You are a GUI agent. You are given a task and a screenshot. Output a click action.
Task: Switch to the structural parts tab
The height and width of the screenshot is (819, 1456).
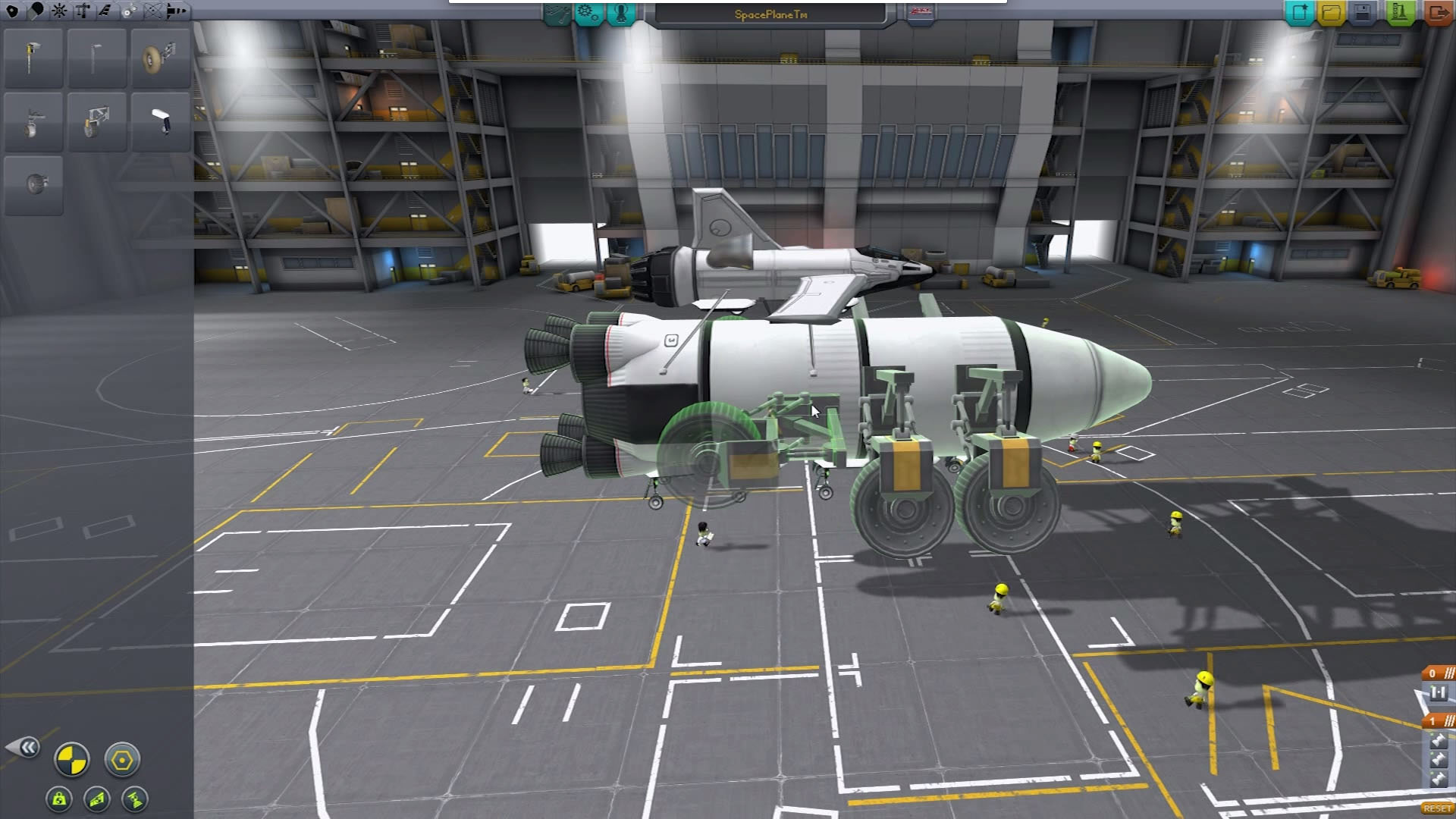tap(82, 11)
